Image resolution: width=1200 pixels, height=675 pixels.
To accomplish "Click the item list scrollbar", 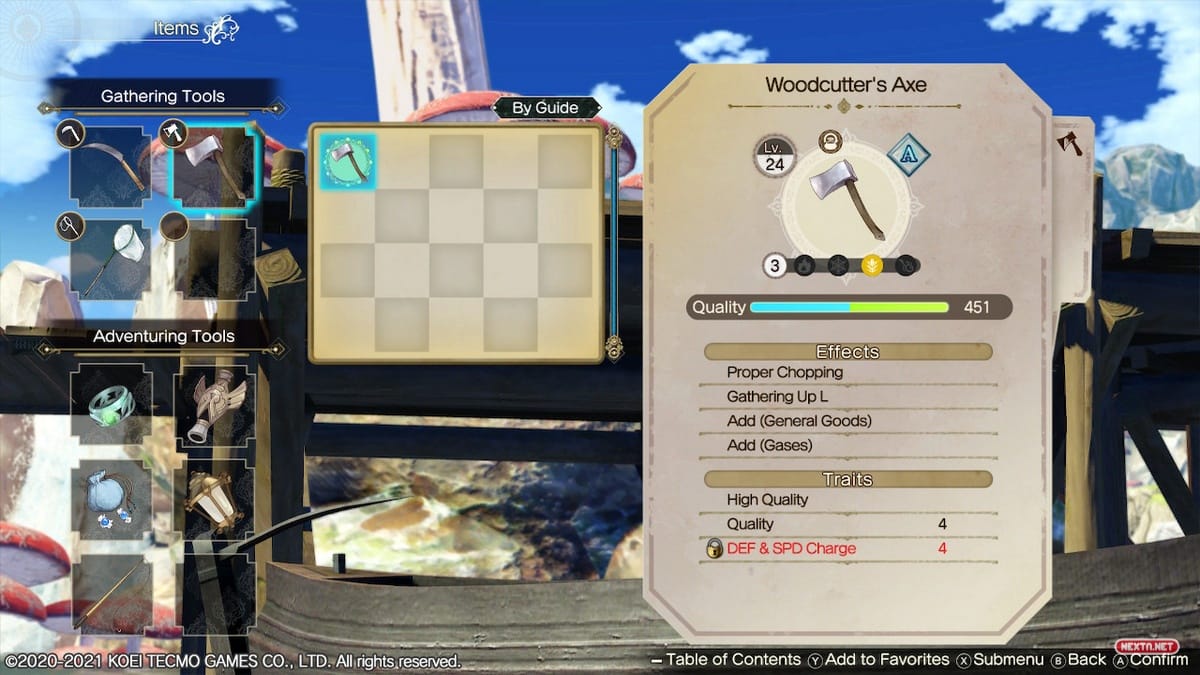I will [x=614, y=240].
